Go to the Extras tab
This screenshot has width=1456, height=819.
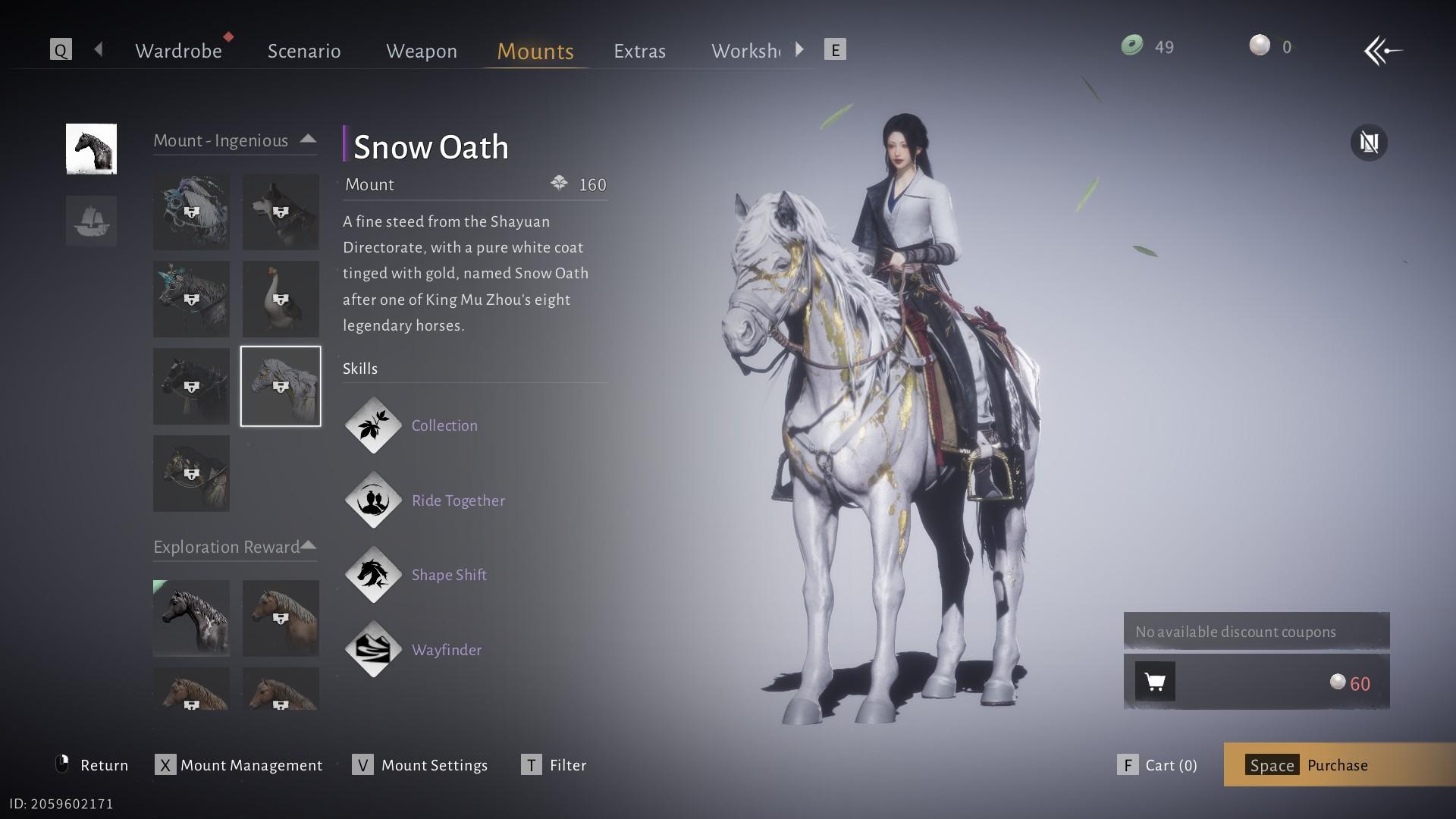pos(639,51)
